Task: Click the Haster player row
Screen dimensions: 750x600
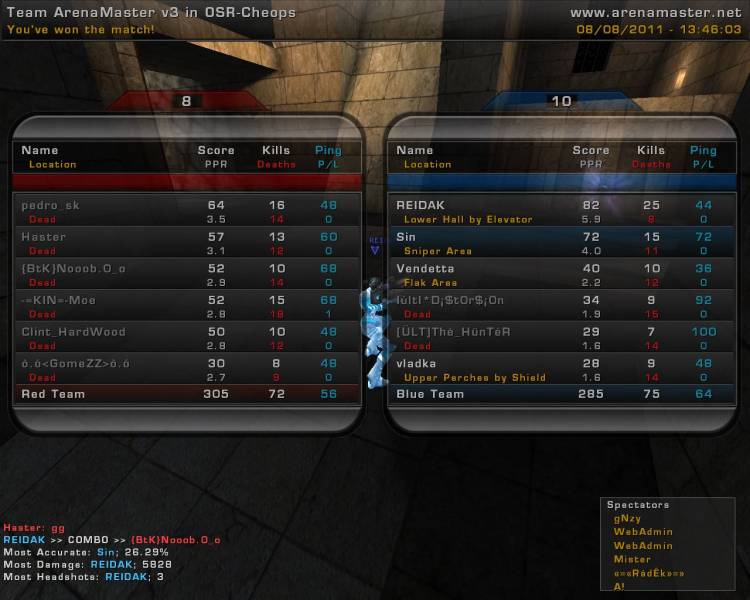Action: tap(186, 243)
